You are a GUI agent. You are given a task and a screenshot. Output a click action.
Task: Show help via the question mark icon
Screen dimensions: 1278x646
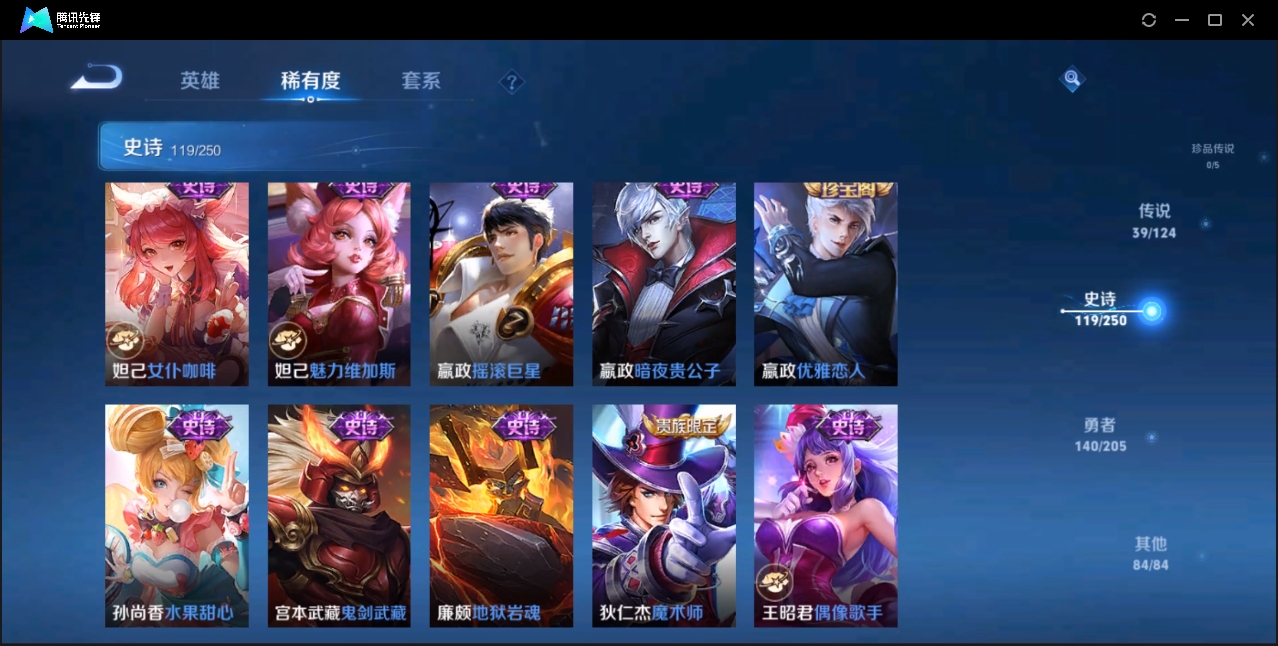[511, 82]
